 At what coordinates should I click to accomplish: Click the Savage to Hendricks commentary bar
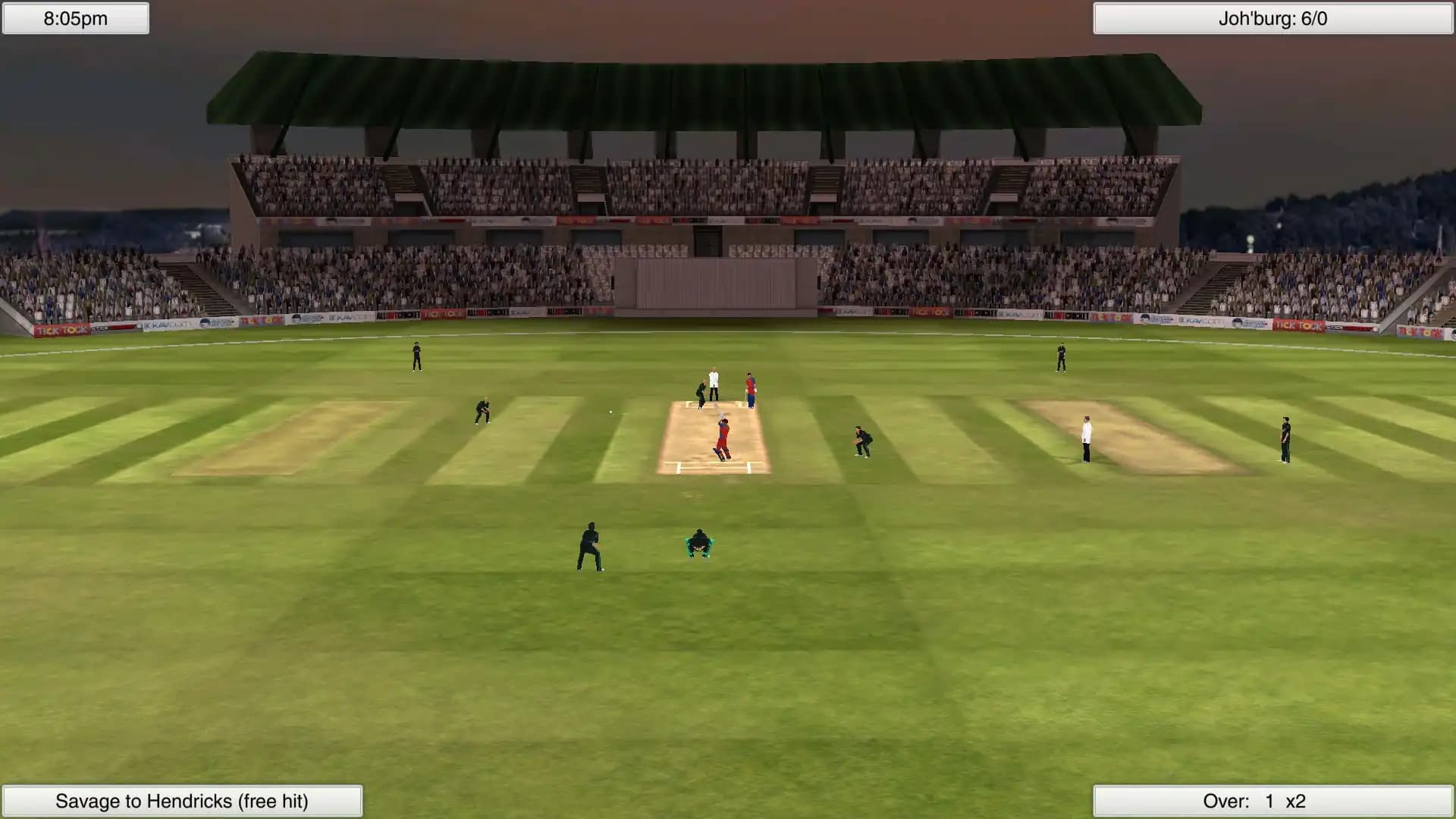[180, 800]
